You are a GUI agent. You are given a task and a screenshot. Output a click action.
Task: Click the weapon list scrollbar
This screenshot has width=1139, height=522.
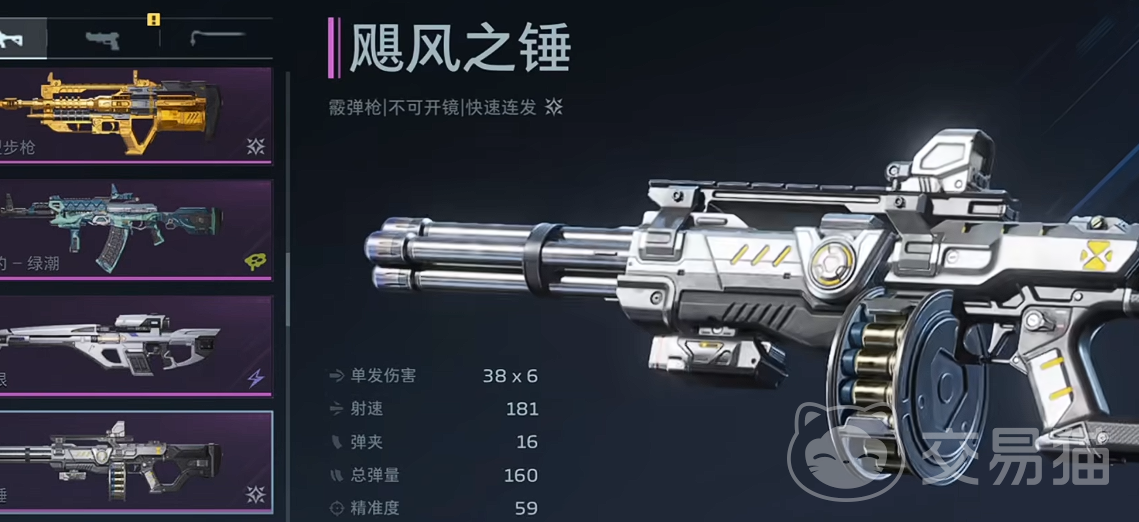pos(288,290)
